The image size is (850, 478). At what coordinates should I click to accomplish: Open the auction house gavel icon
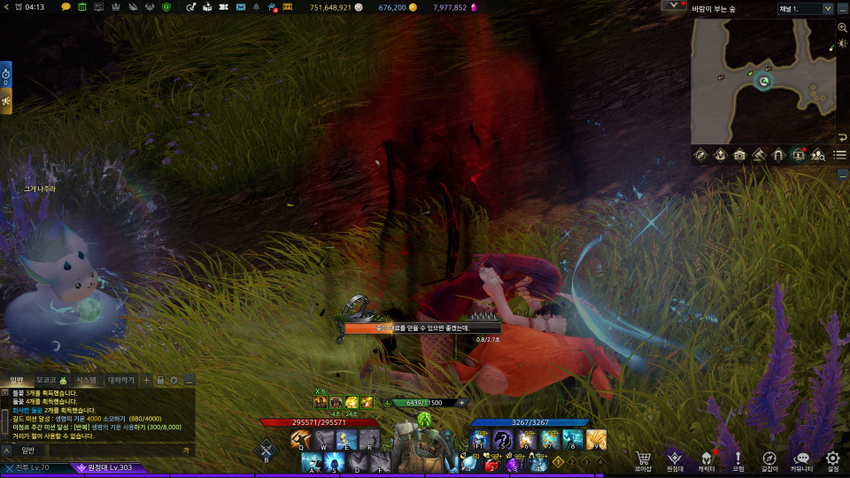point(759,155)
